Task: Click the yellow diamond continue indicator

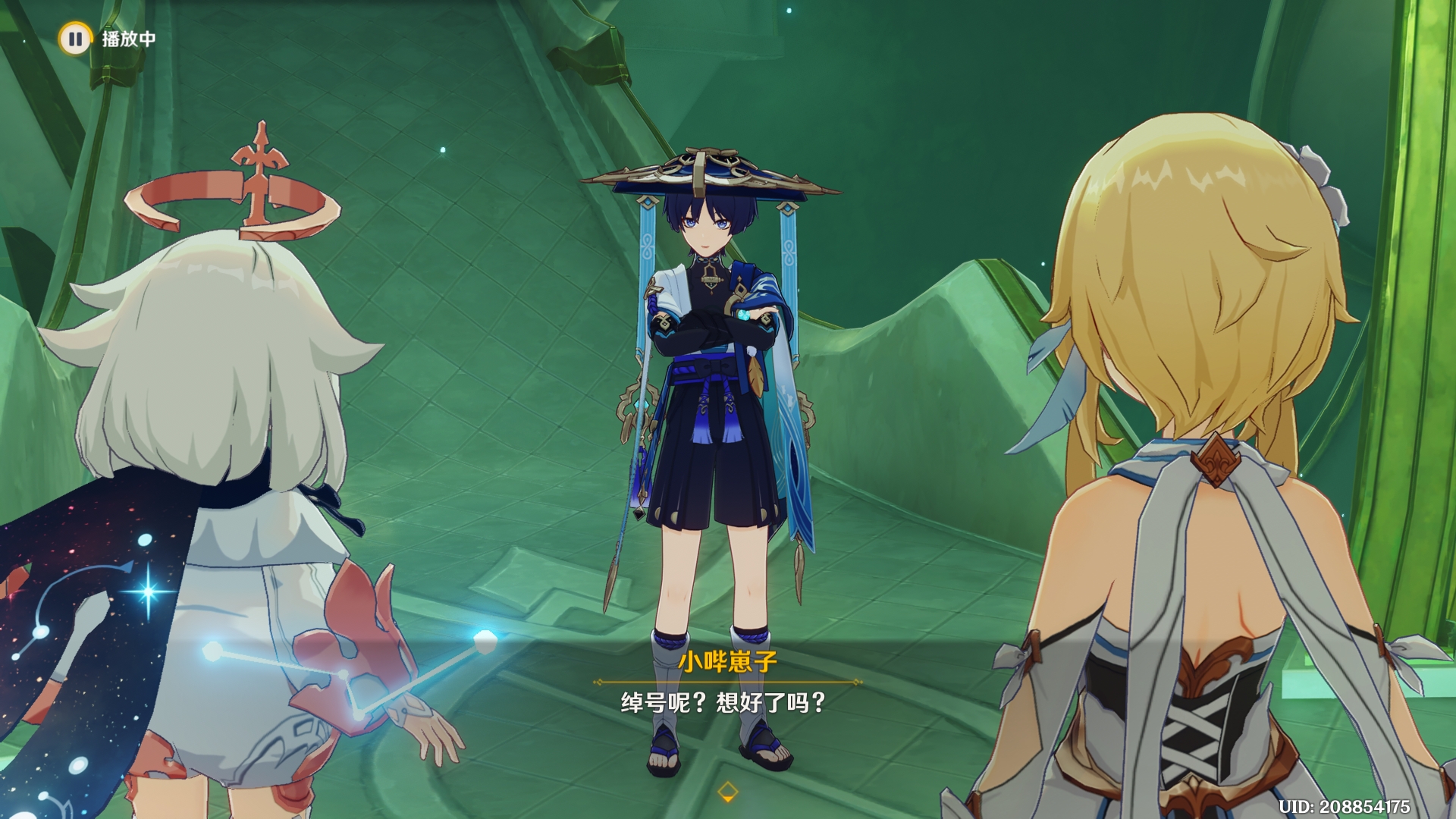Action: (727, 792)
